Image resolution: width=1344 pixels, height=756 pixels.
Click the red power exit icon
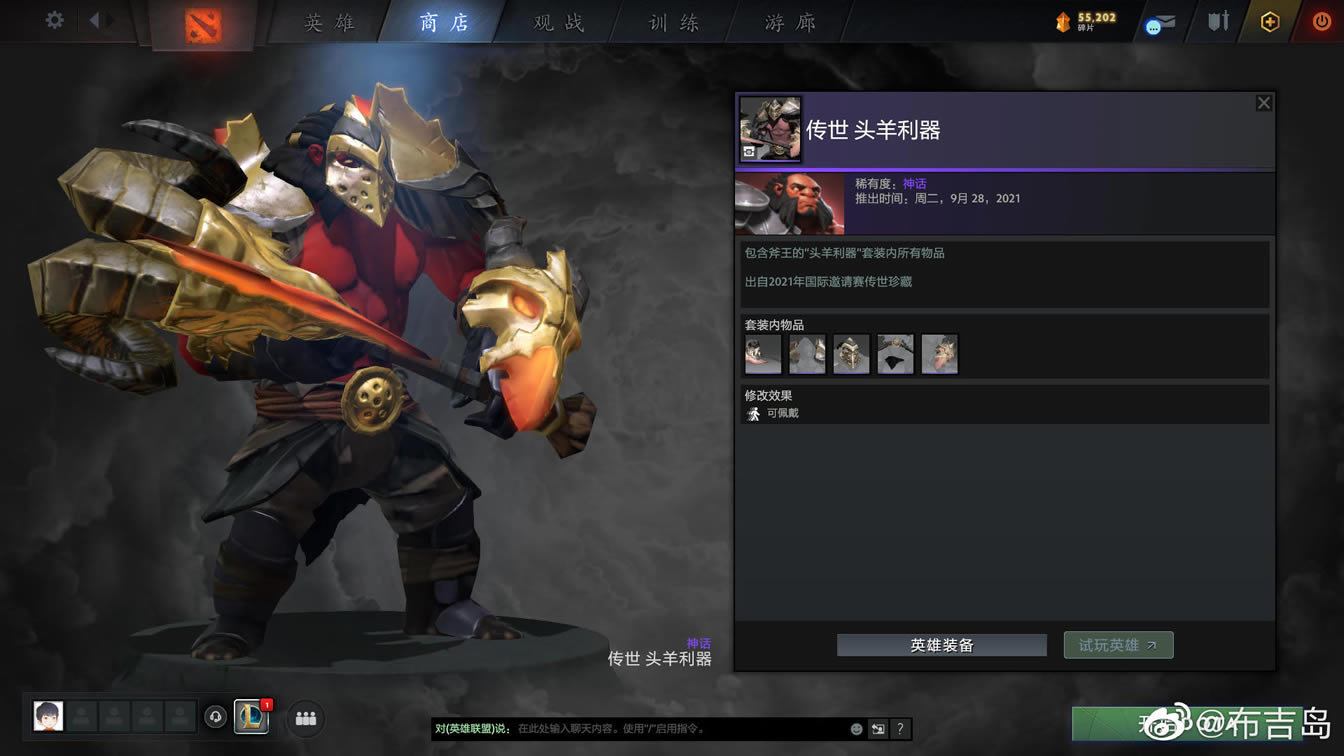tap(1320, 19)
